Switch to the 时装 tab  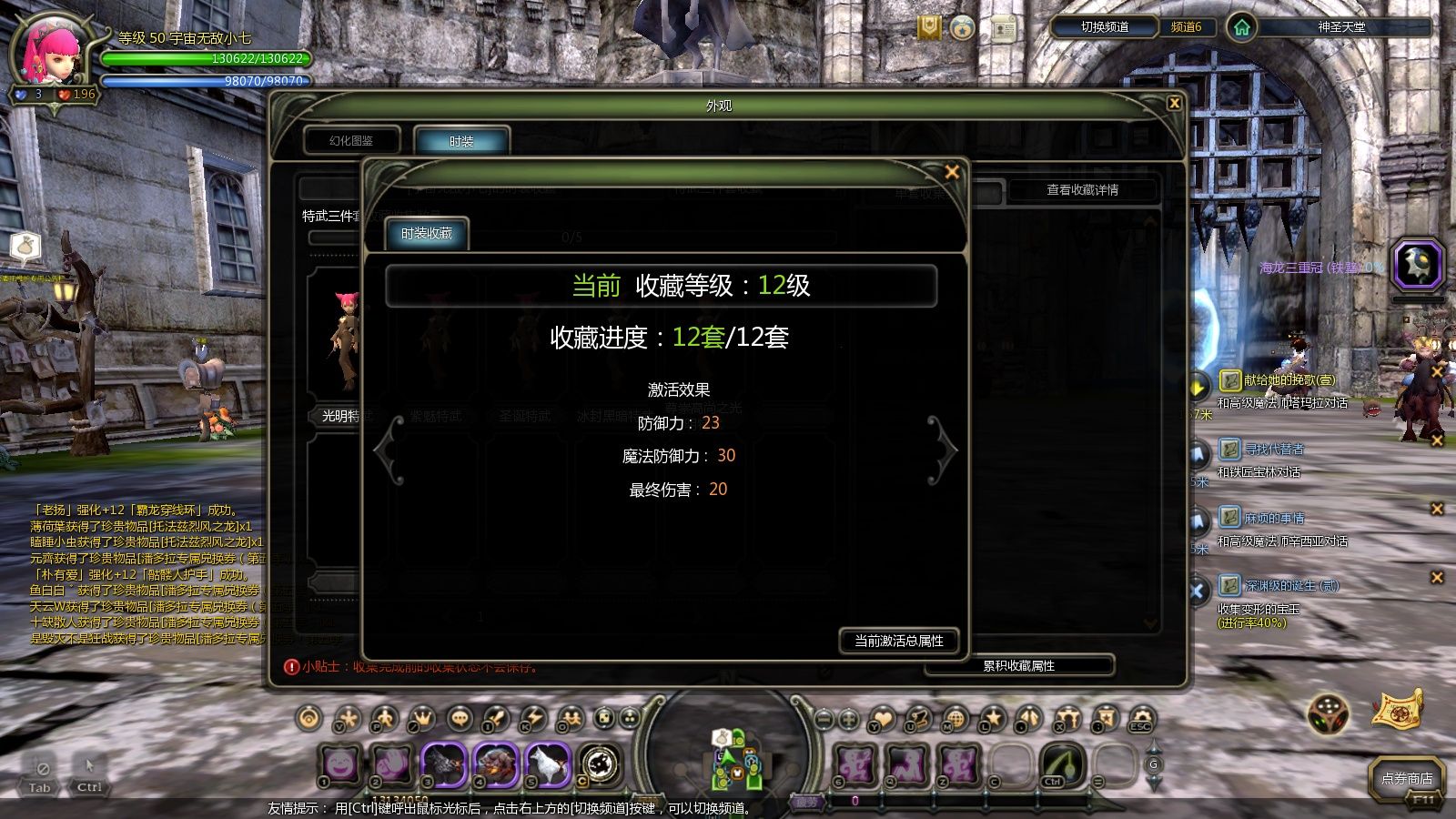click(x=461, y=141)
